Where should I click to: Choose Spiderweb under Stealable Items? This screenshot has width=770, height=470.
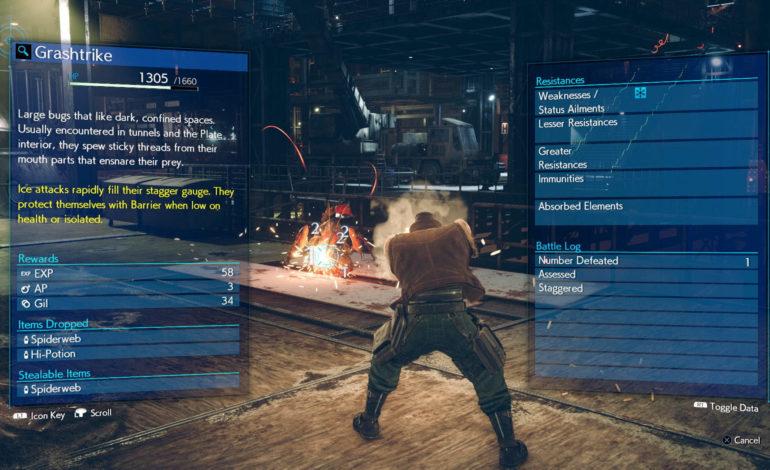(x=130, y=387)
